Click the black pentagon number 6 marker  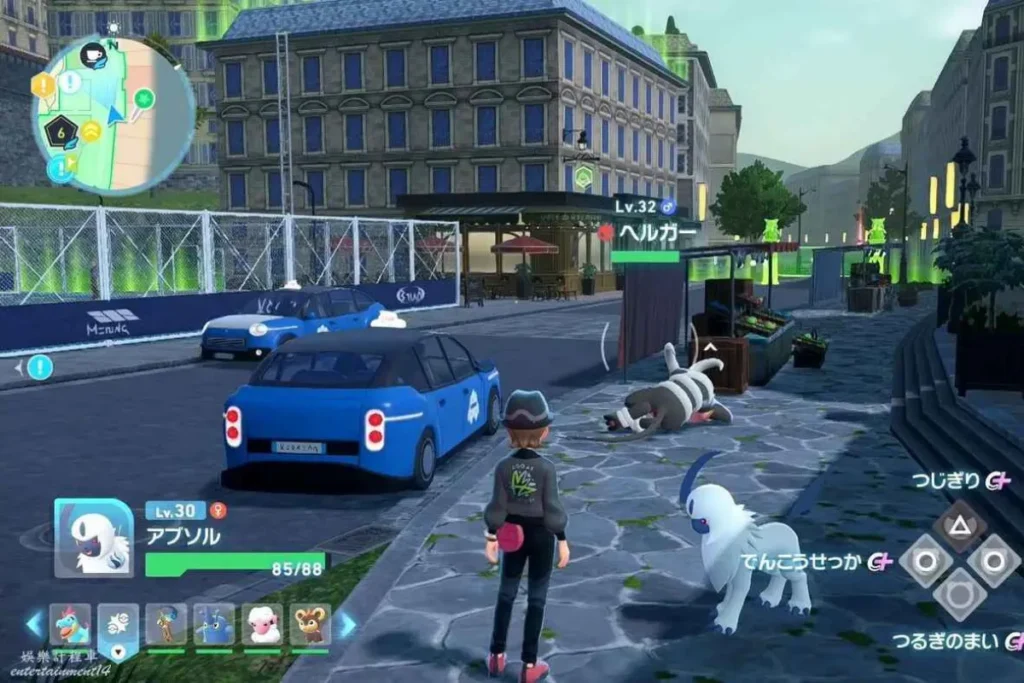[62, 130]
